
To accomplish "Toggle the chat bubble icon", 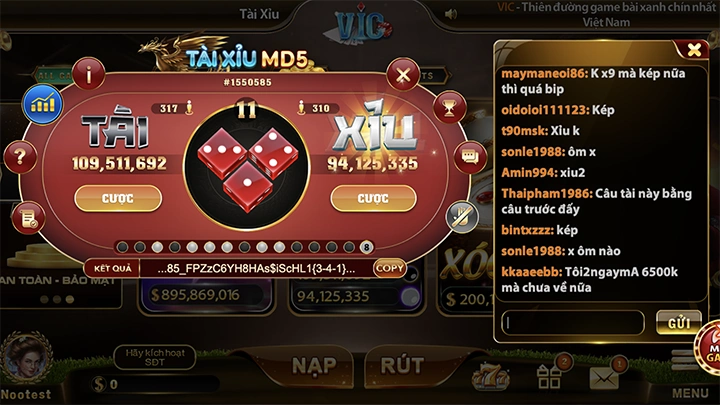I will (x=469, y=156).
